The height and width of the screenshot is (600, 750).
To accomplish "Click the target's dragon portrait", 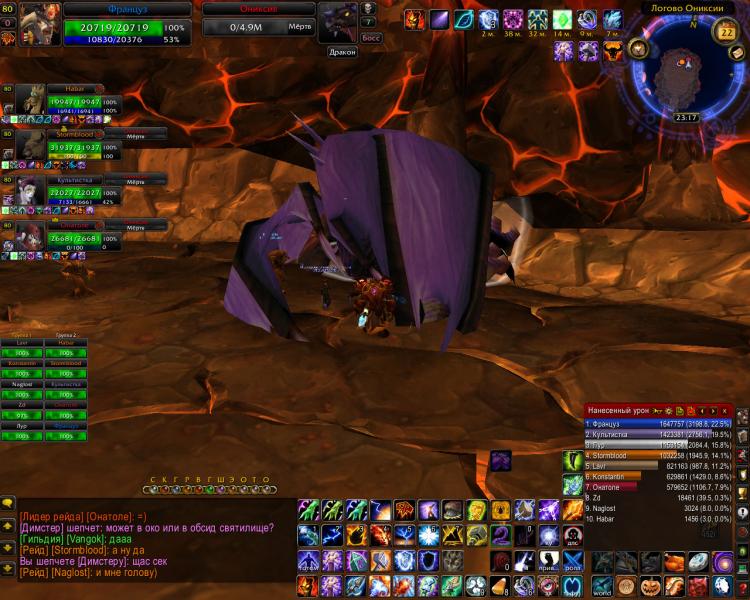I will [336, 22].
